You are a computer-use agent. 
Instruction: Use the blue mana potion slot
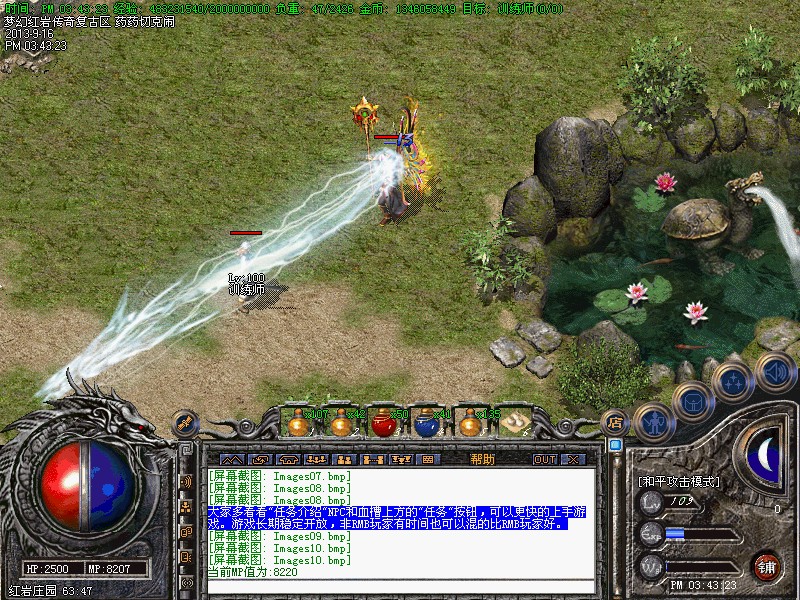pyautogui.click(x=426, y=423)
